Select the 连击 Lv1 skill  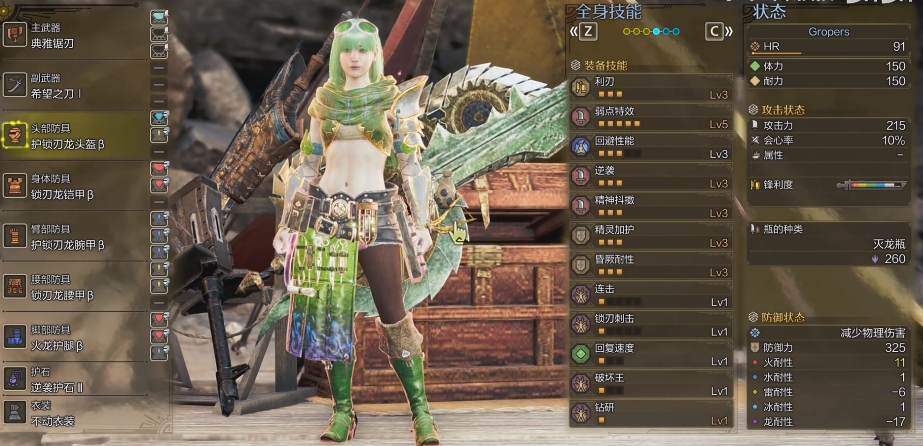(650, 295)
